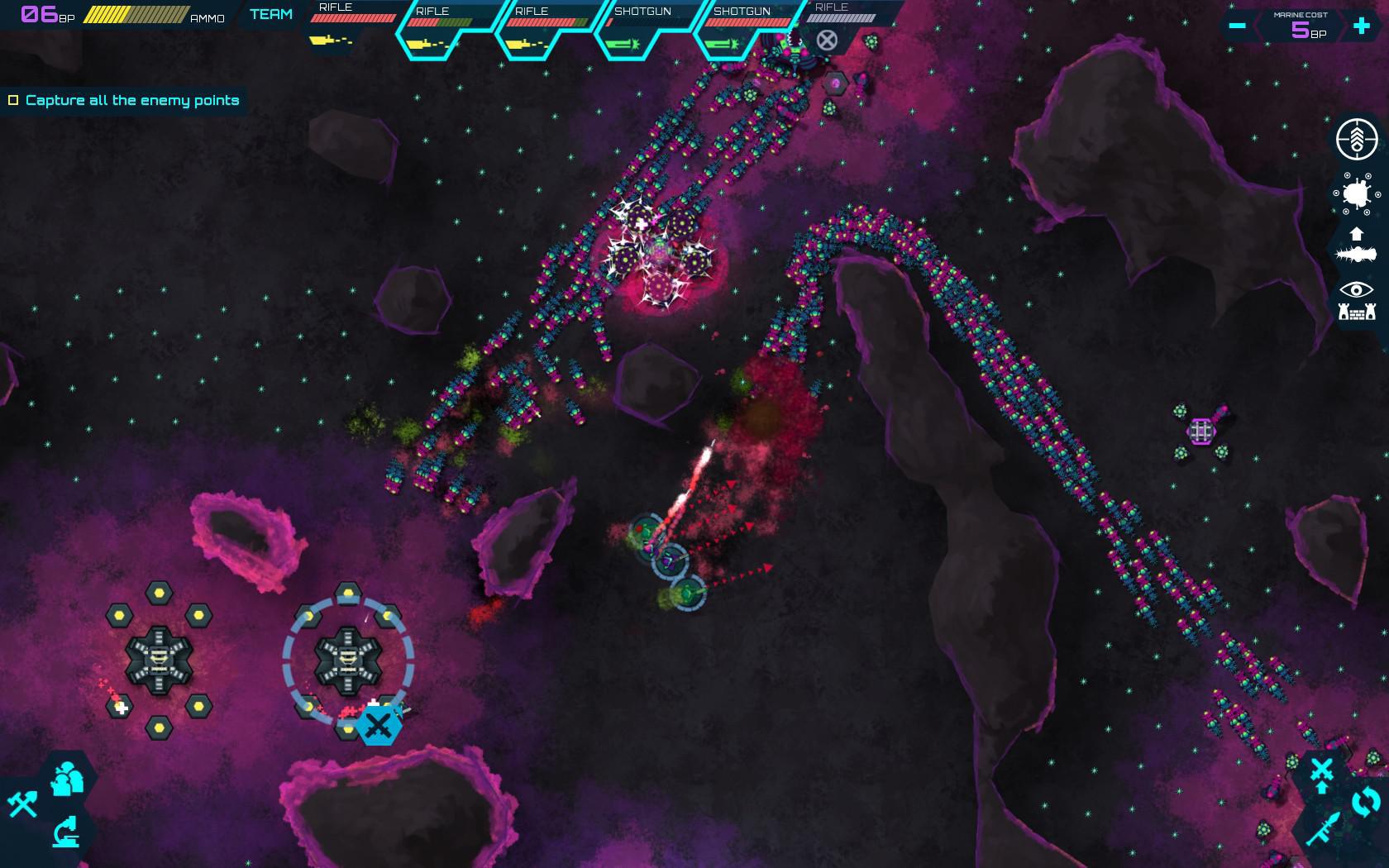Open the TEAM panel
Viewport: 1389px width, 868px height.
coord(270,14)
